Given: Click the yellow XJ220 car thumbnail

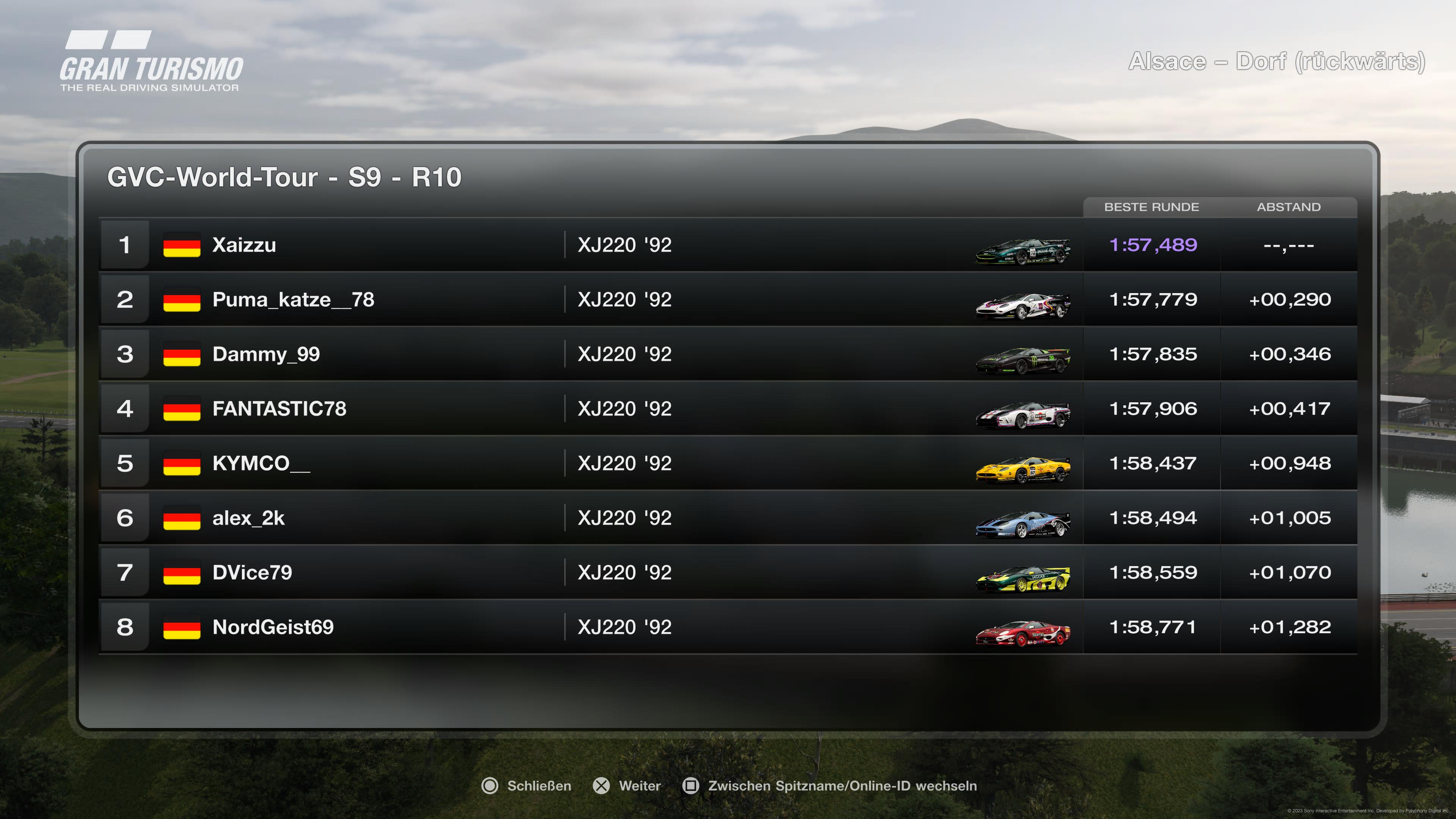Looking at the screenshot, I should (x=1023, y=469).
